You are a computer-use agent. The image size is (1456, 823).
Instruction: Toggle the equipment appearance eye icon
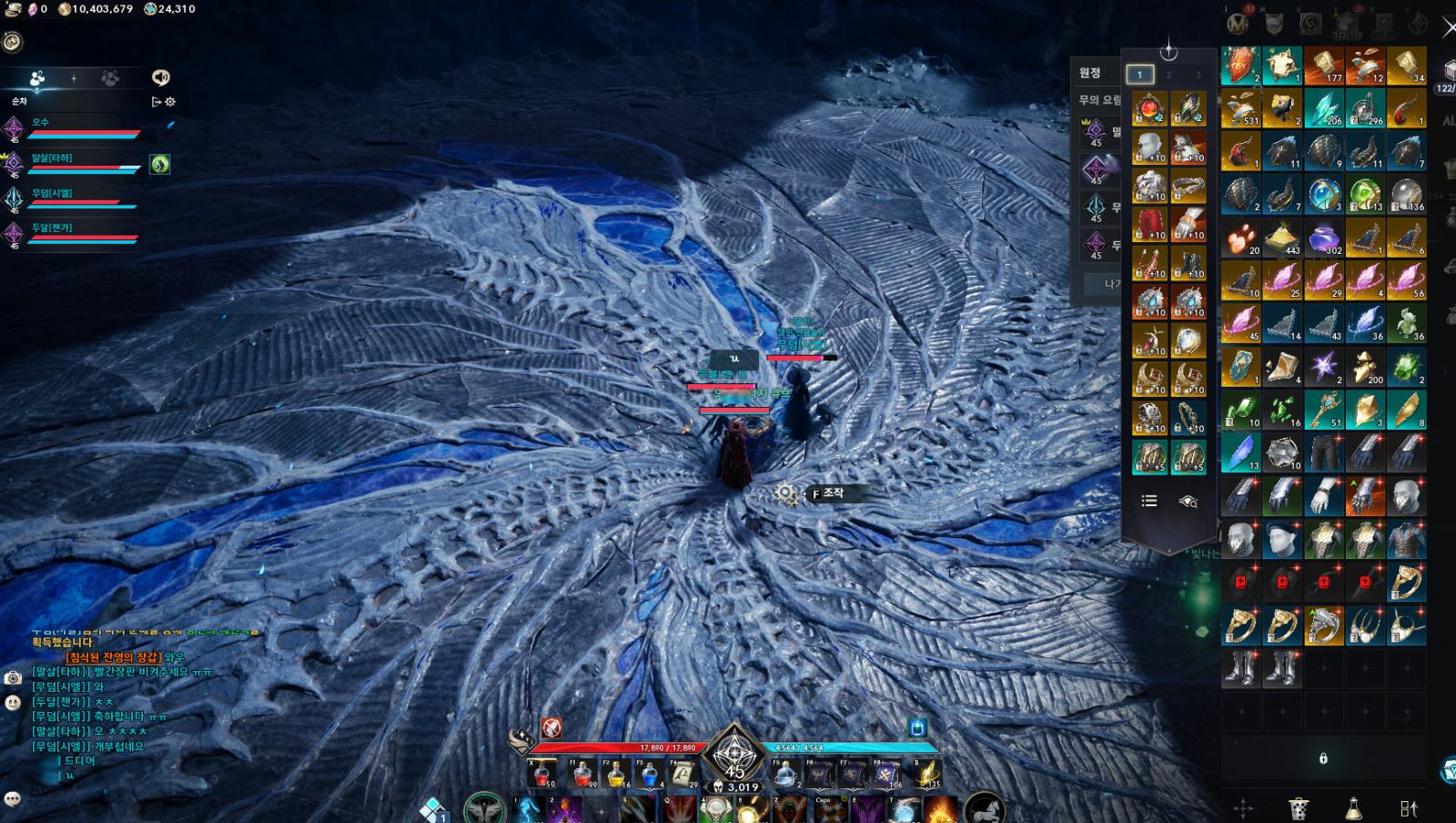click(x=1188, y=501)
